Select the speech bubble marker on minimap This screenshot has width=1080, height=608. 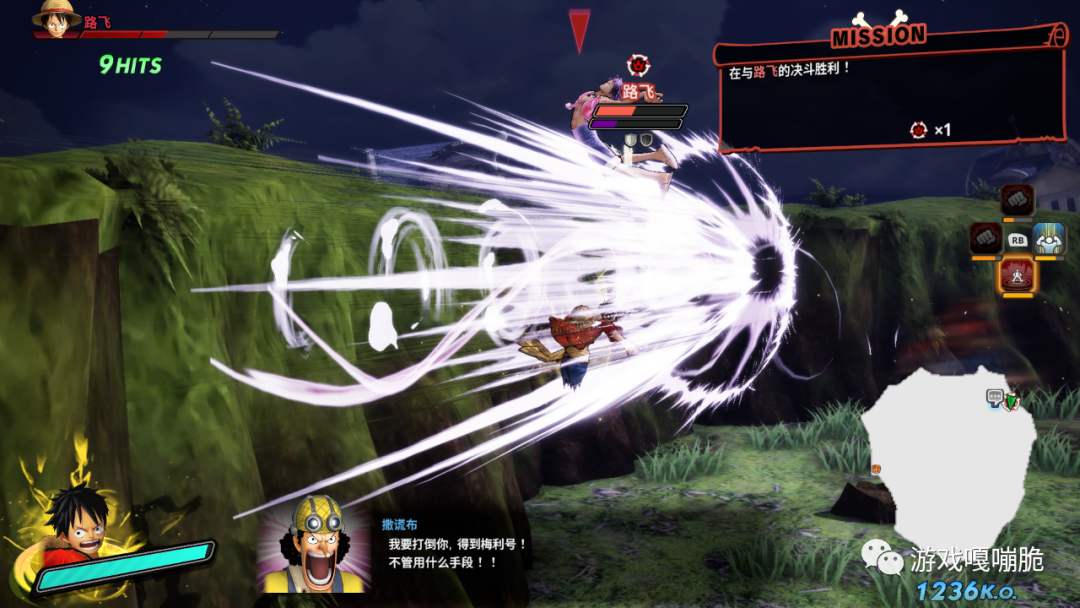coord(995,396)
